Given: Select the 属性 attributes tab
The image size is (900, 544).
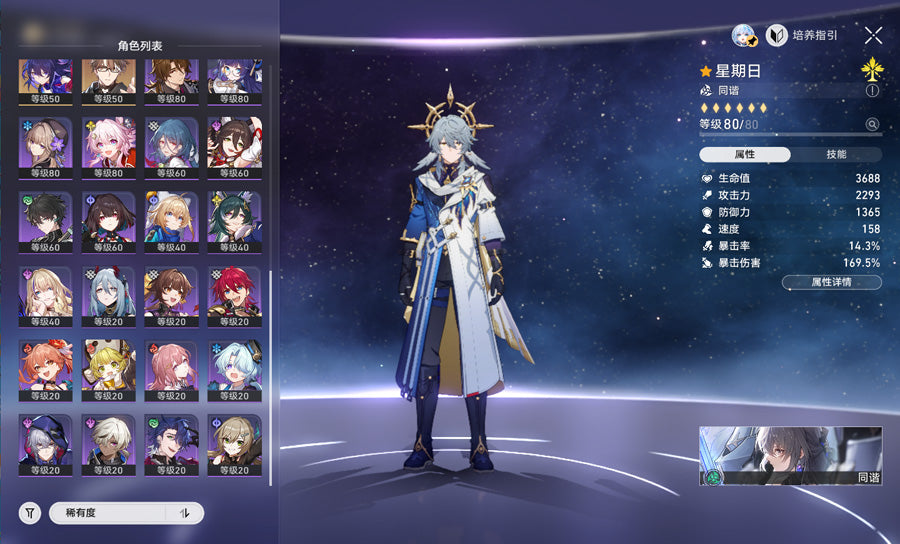Looking at the screenshot, I should pyautogui.click(x=745, y=154).
